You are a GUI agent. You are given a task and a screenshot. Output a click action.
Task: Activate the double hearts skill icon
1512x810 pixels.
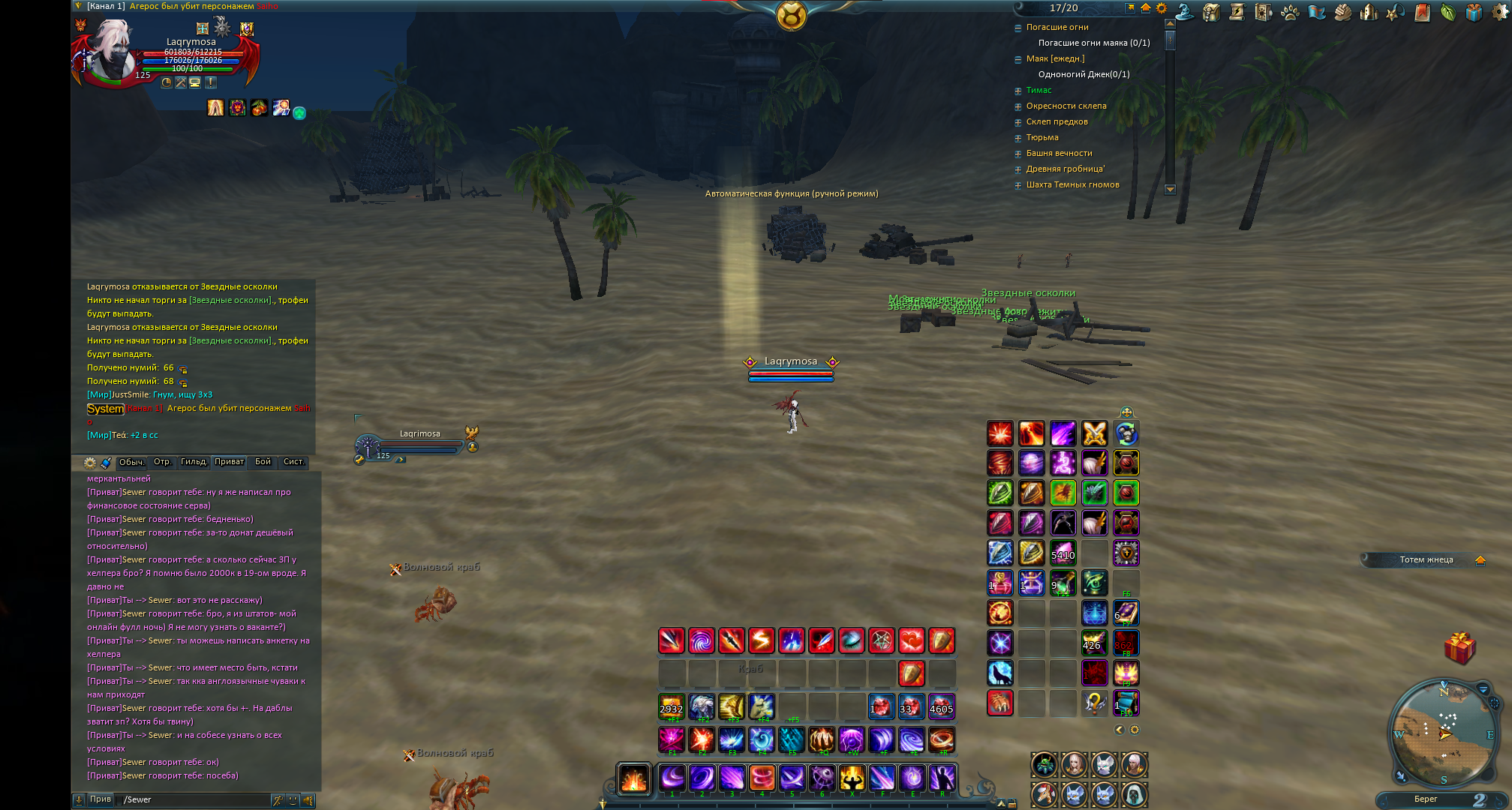pos(912,640)
